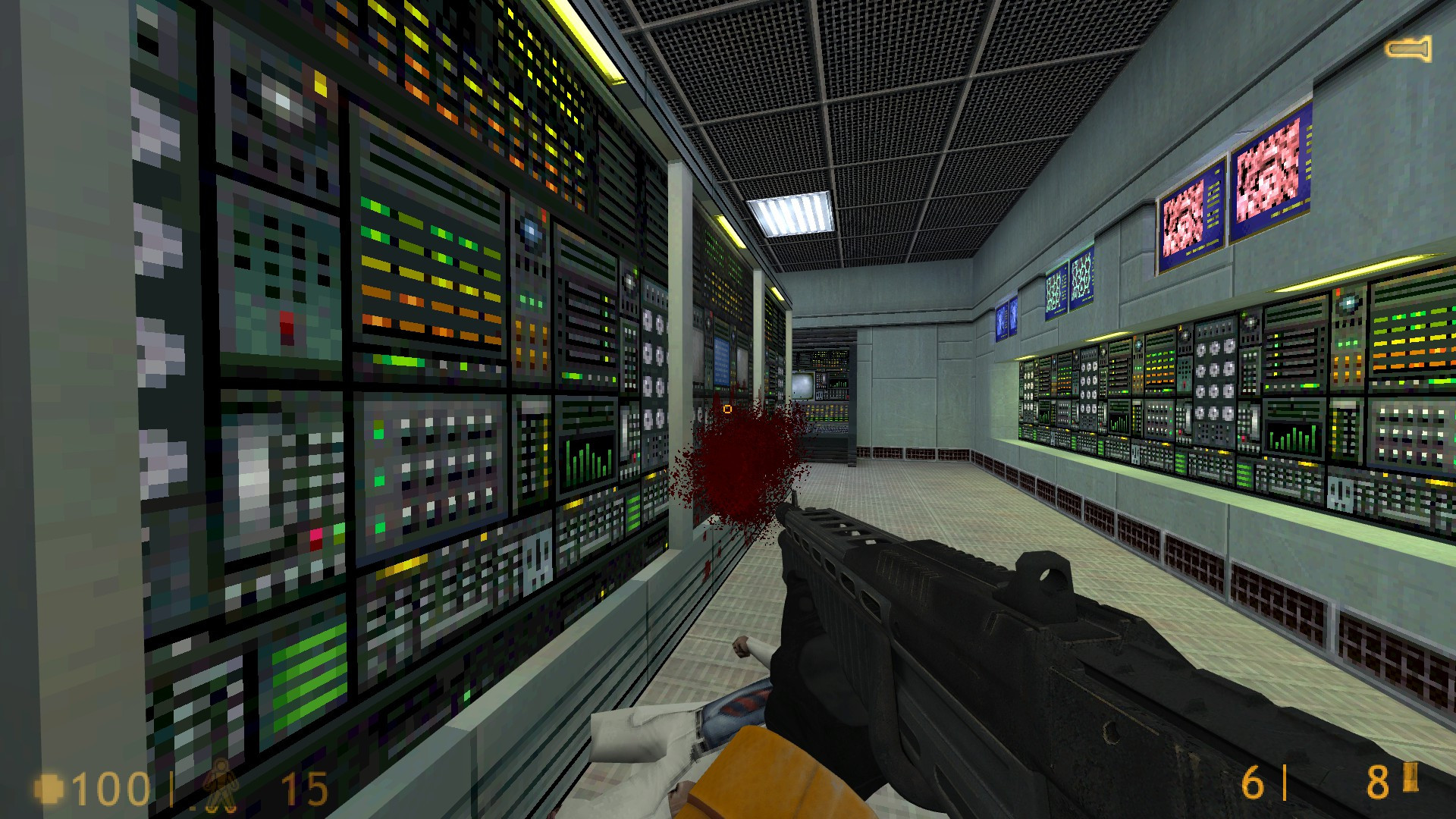The height and width of the screenshot is (819, 1456).
Task: Click the ceiling light fixture
Action: [x=789, y=213]
